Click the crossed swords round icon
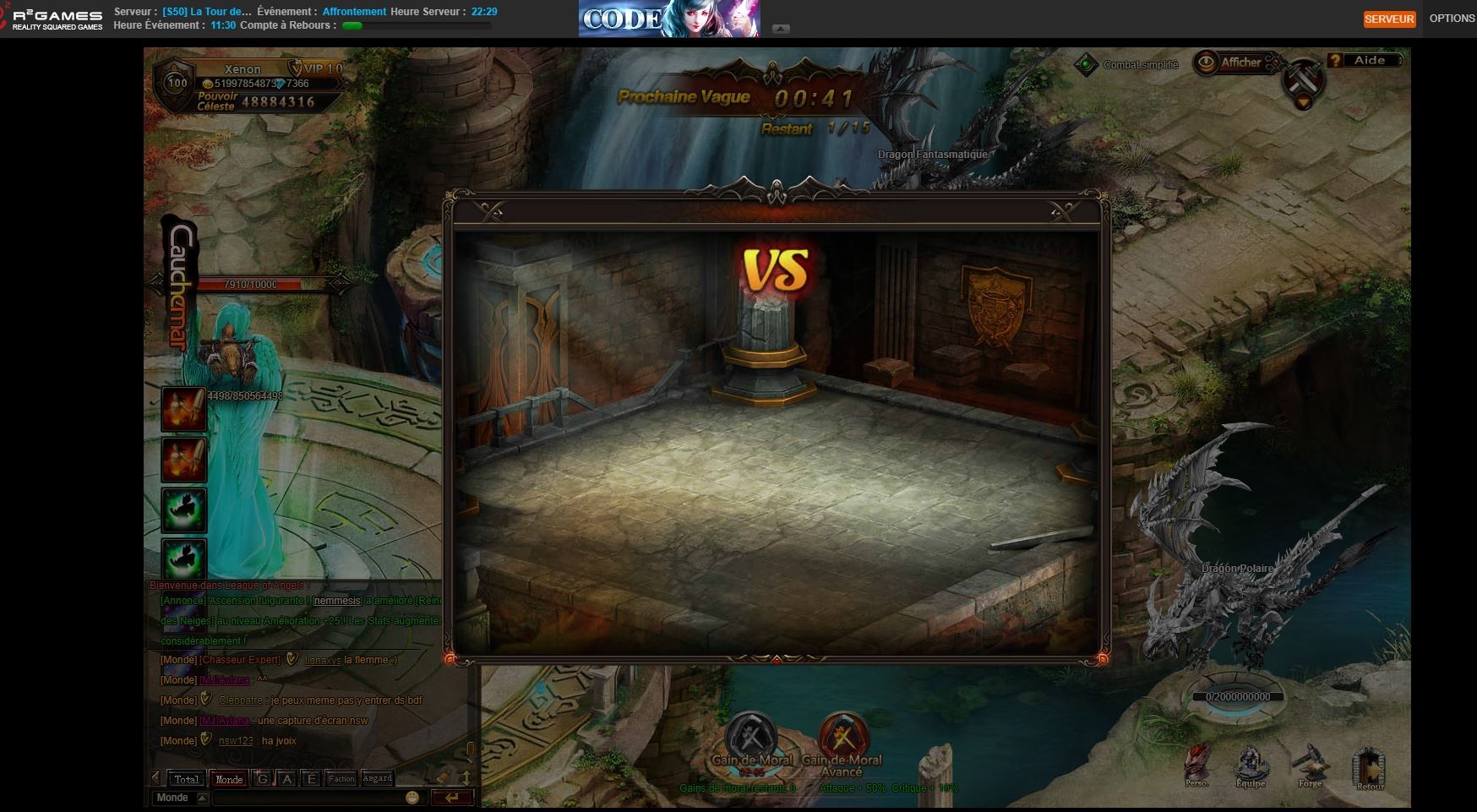 pos(1302,79)
